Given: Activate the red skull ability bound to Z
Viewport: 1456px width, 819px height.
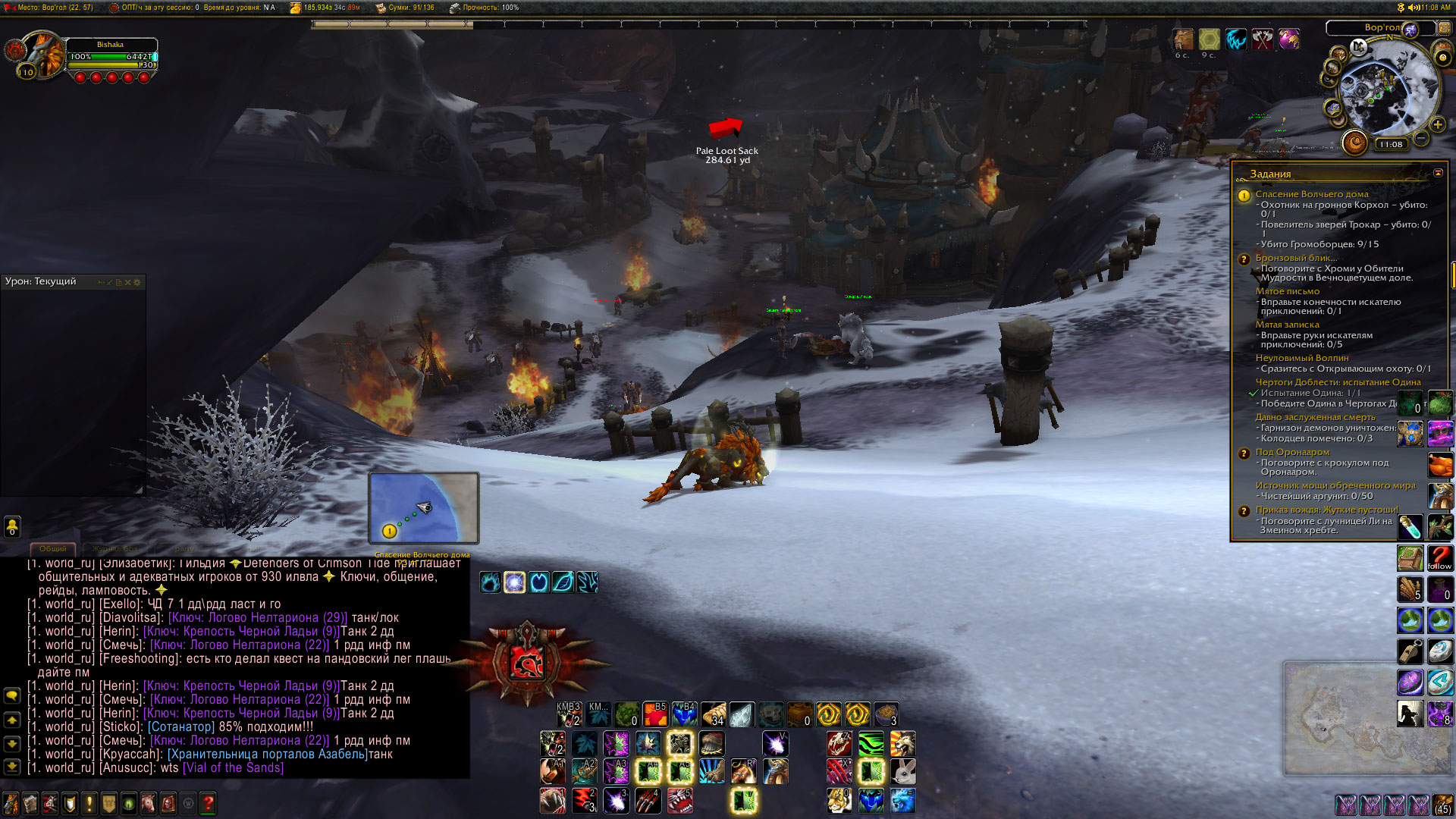Looking at the screenshot, I should [839, 744].
